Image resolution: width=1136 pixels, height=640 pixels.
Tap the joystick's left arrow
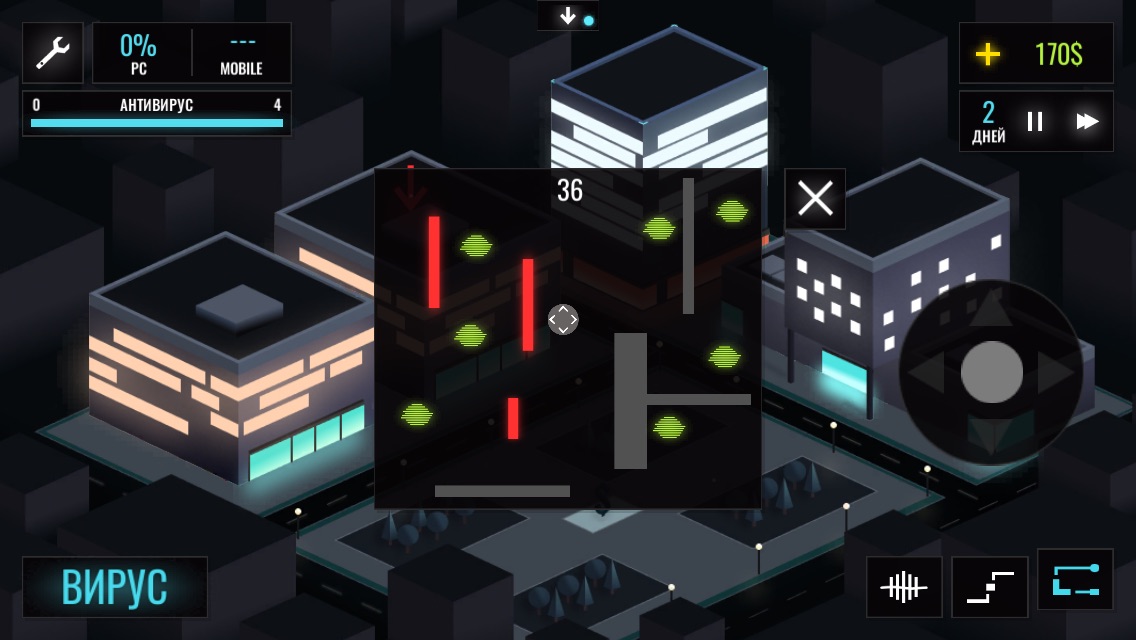(x=927, y=373)
